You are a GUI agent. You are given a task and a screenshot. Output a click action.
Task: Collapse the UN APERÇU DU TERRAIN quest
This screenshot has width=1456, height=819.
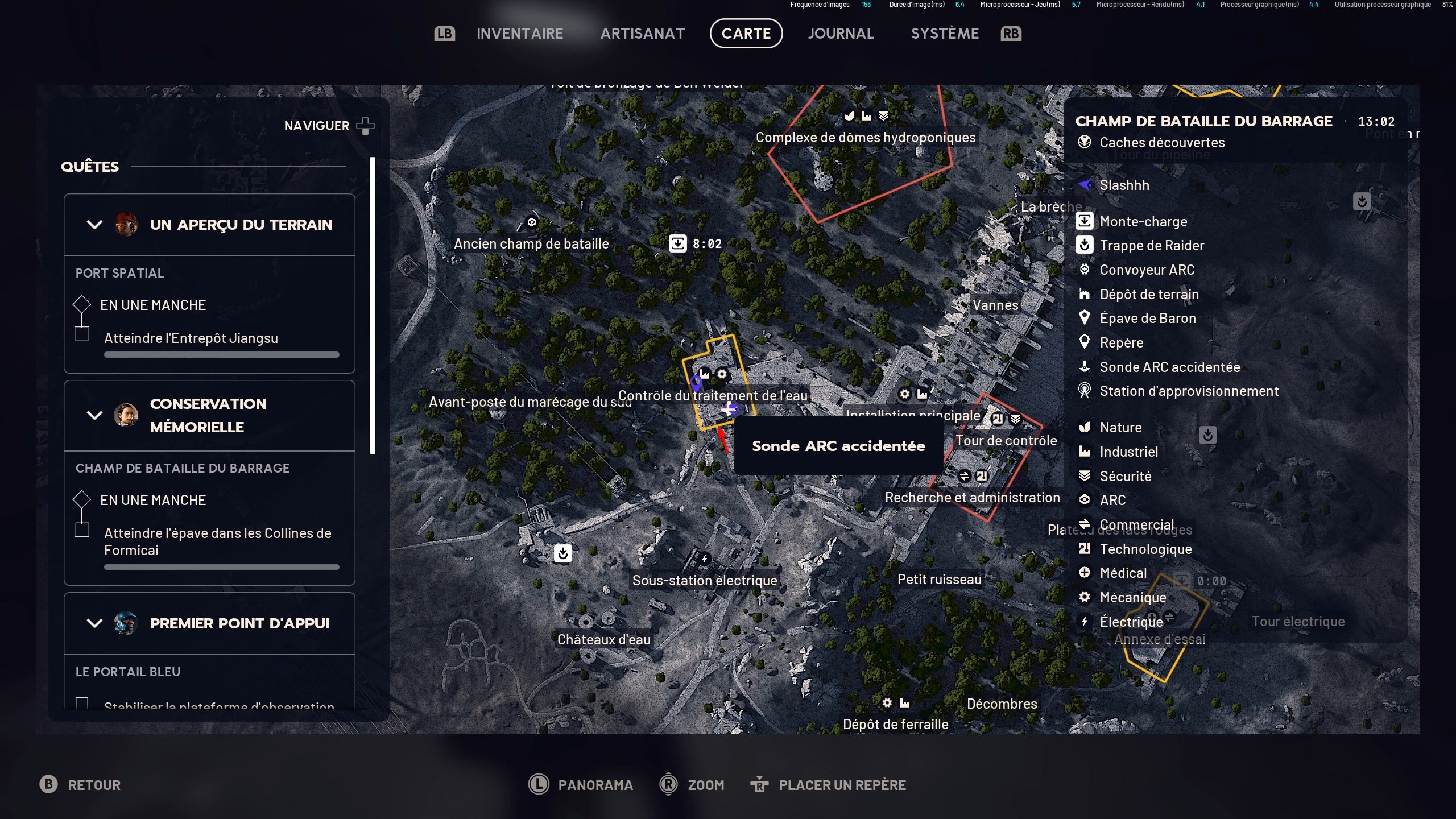94,224
